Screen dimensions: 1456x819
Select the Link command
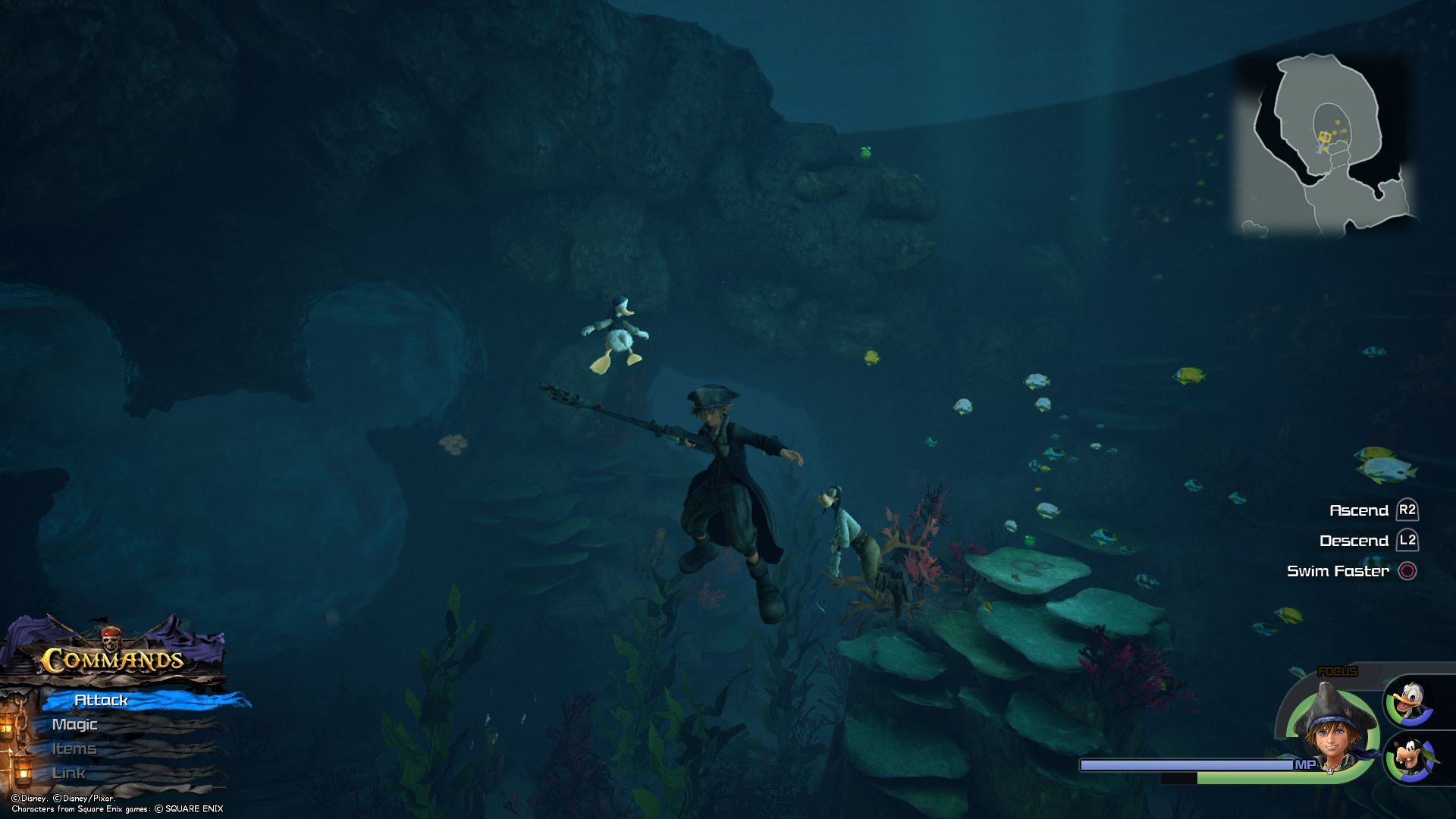[69, 773]
